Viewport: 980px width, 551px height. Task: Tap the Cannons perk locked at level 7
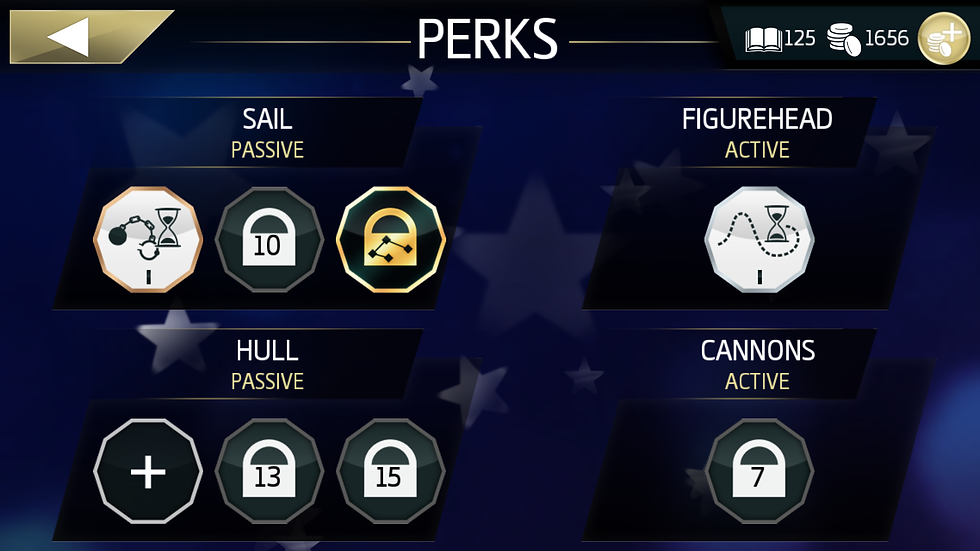(x=759, y=472)
